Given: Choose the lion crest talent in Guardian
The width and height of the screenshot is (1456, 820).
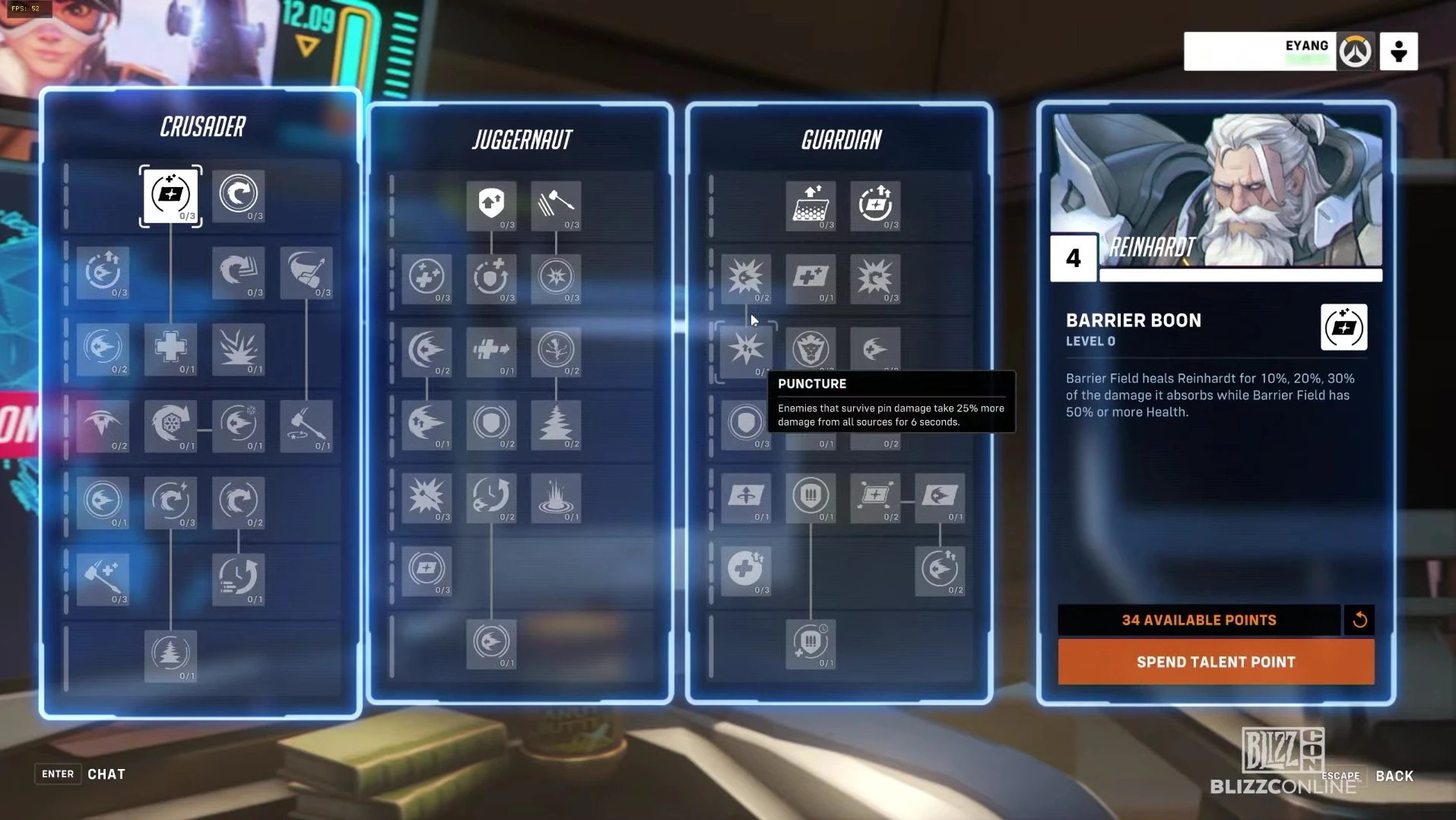Looking at the screenshot, I should point(810,348).
